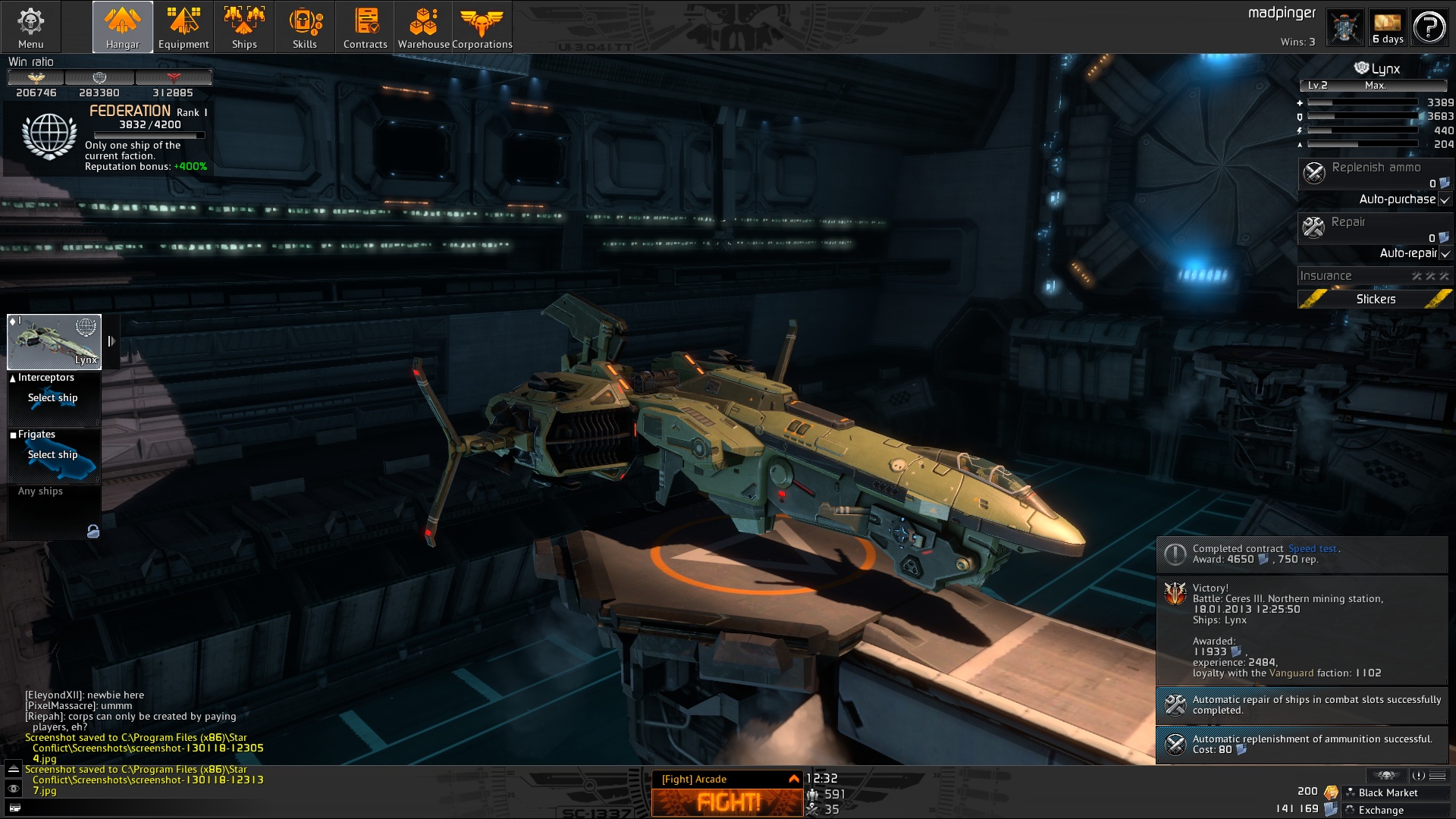Open the main Menu
1456x819 pixels.
pos(30,27)
